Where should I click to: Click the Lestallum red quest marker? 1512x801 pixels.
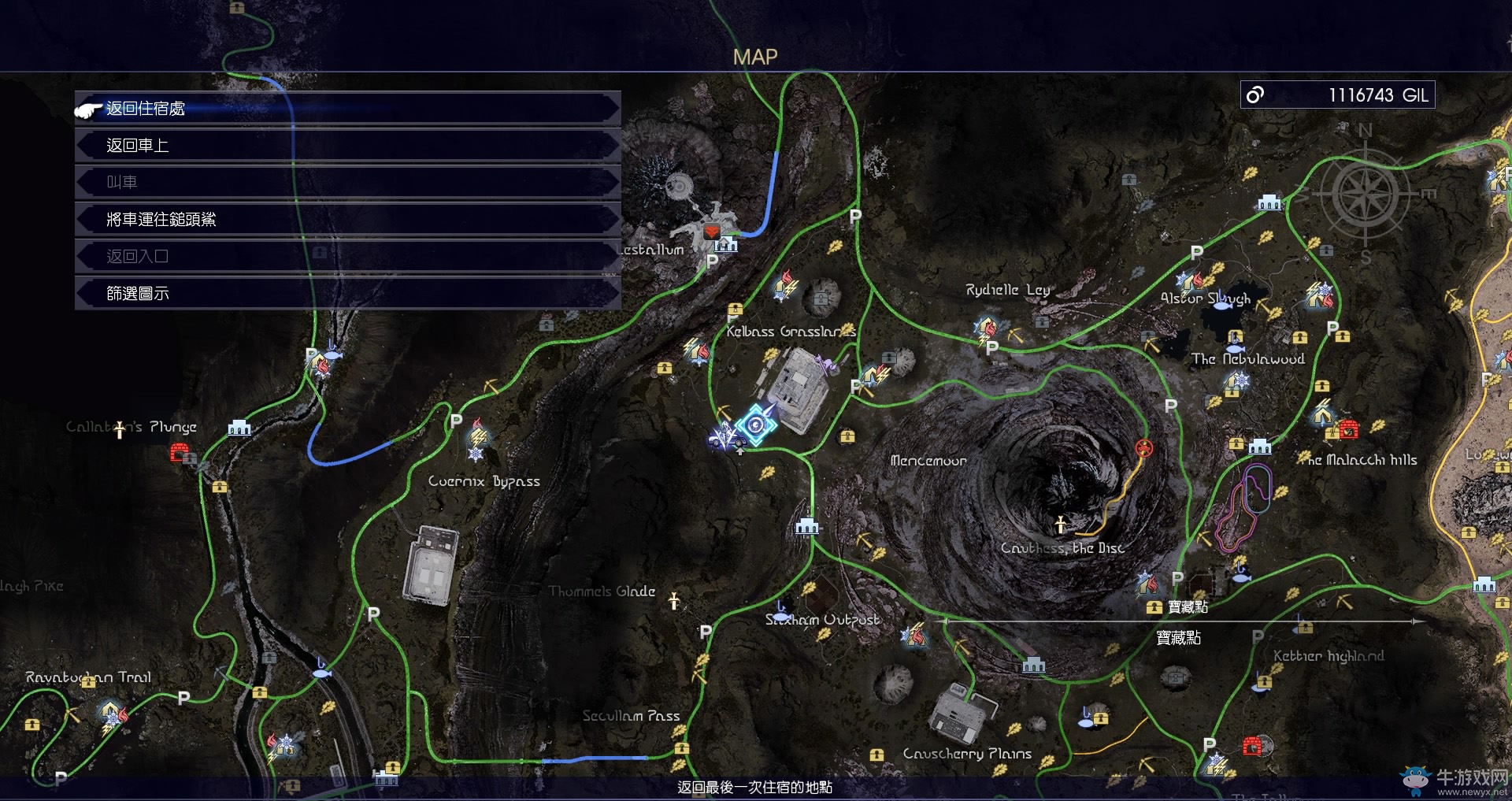point(711,232)
